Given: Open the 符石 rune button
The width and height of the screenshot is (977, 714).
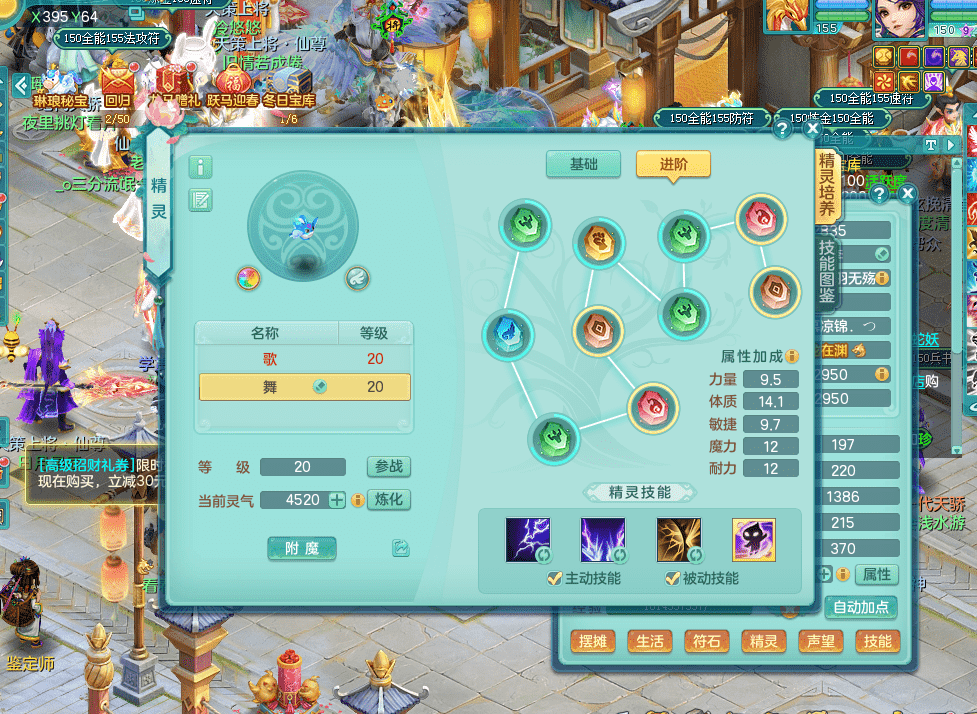Looking at the screenshot, I should tap(706, 642).
